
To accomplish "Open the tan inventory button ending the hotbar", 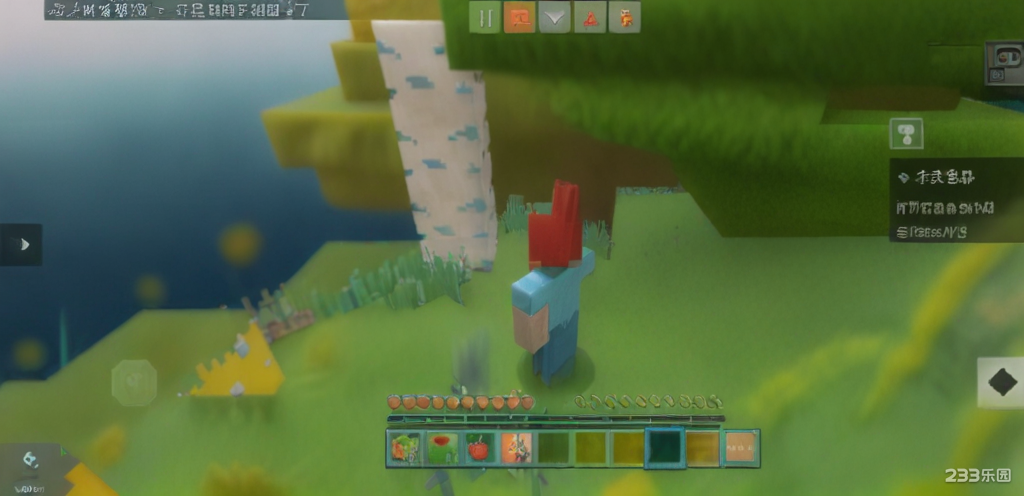I will click(741, 448).
